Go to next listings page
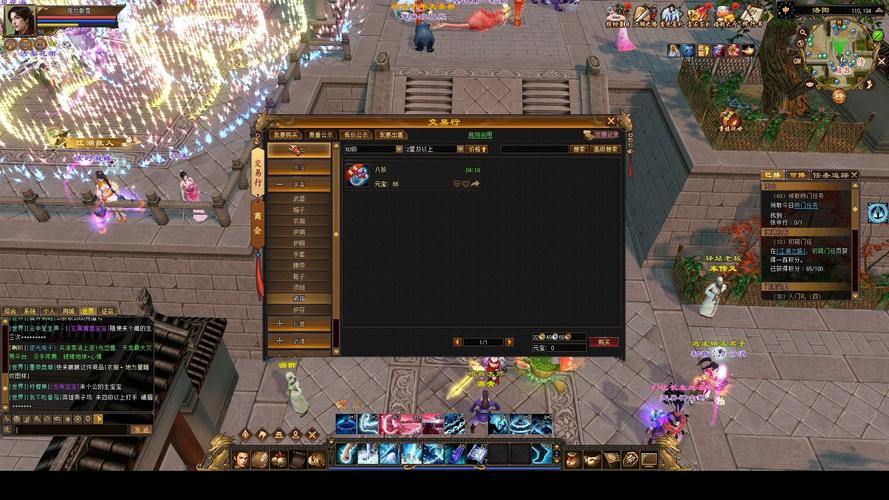This screenshot has height=500, width=889. [x=511, y=342]
